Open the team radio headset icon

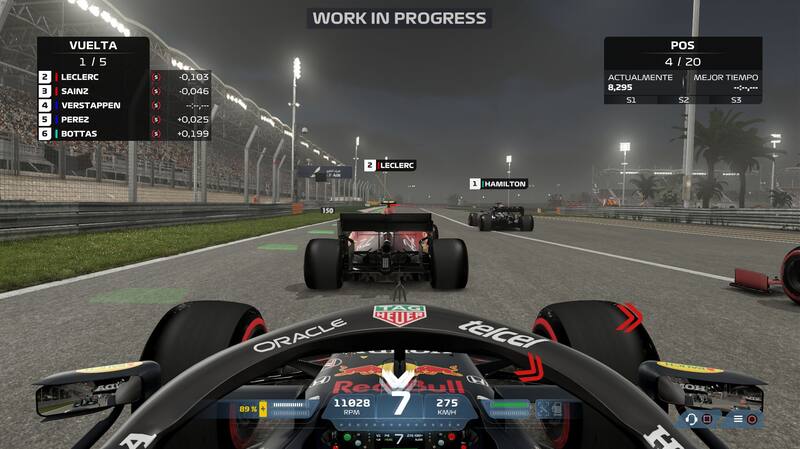click(692, 419)
